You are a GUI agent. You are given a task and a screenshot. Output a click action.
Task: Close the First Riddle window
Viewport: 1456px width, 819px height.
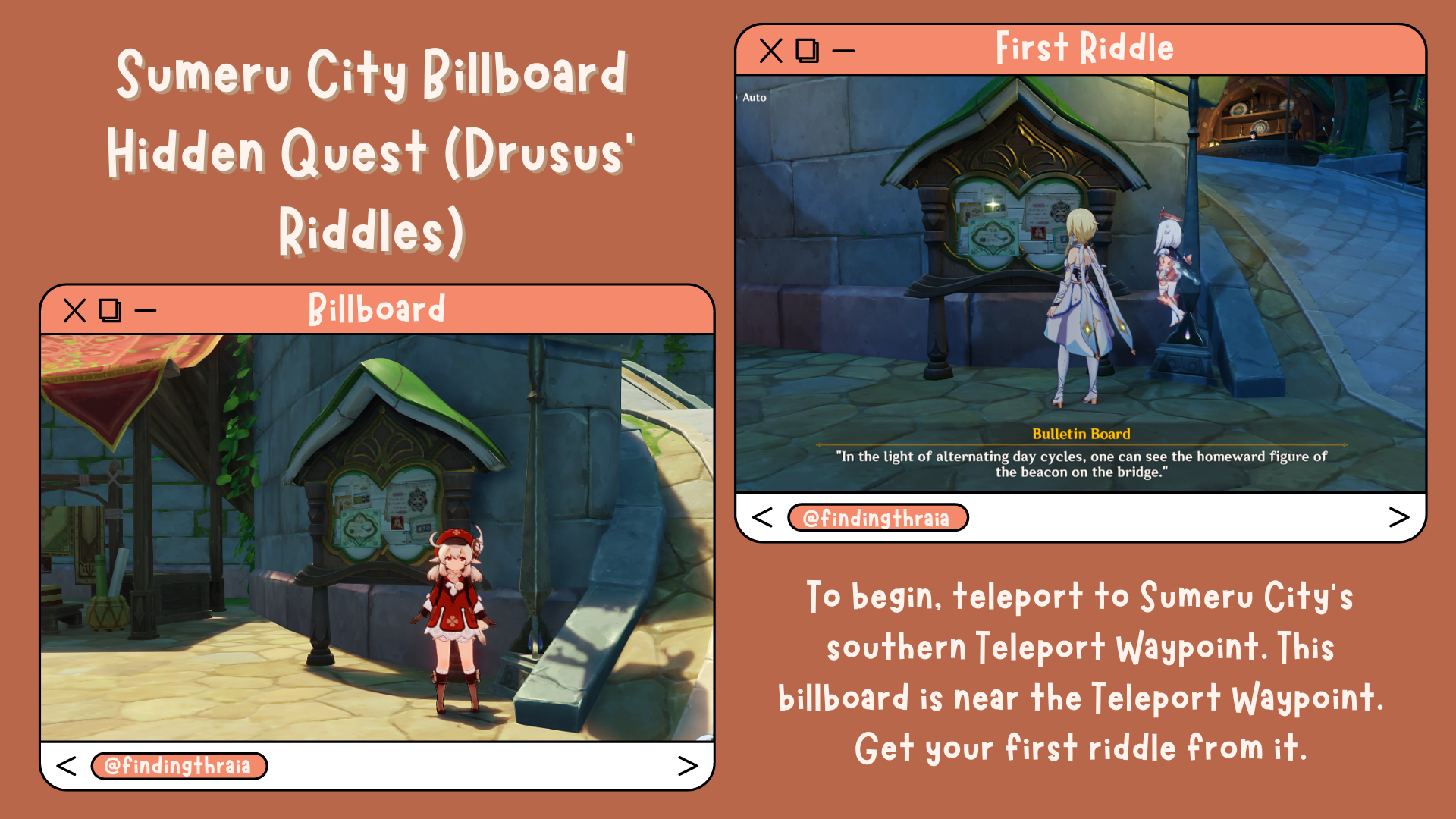tap(770, 50)
